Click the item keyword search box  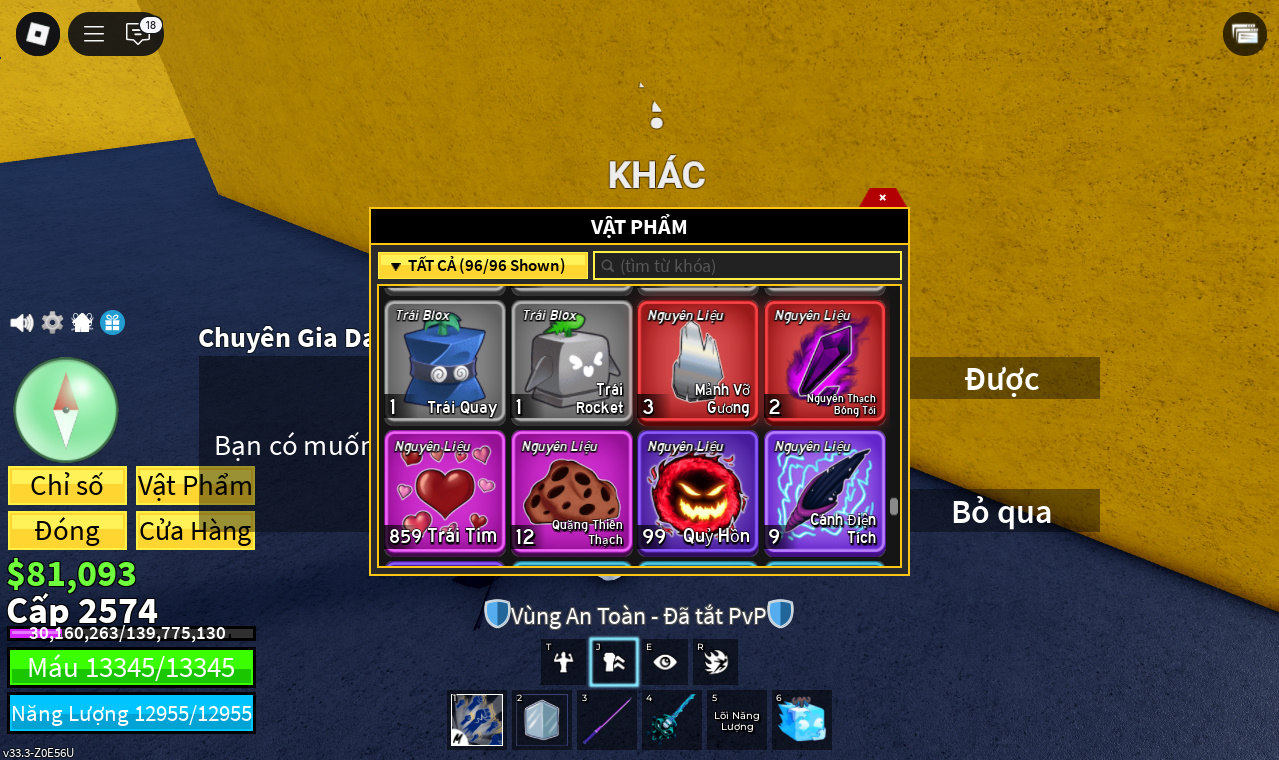click(x=748, y=266)
